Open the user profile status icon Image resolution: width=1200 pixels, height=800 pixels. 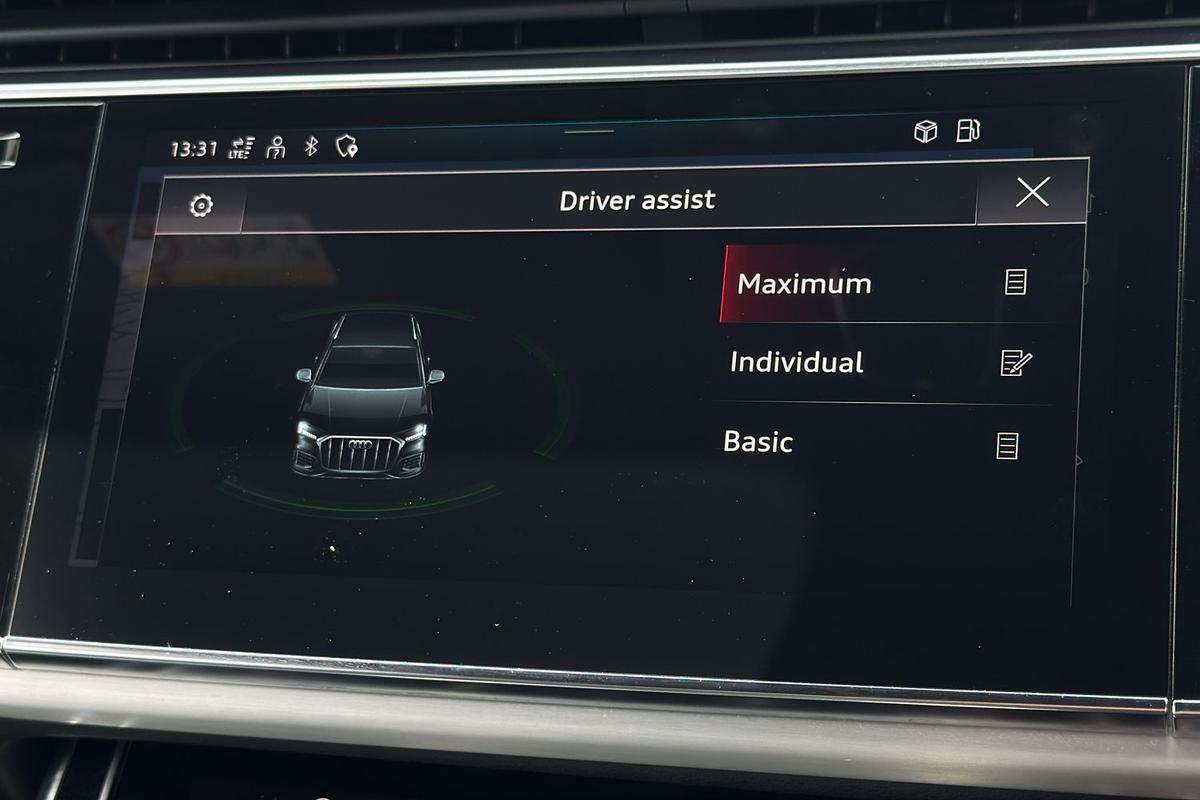coord(276,148)
